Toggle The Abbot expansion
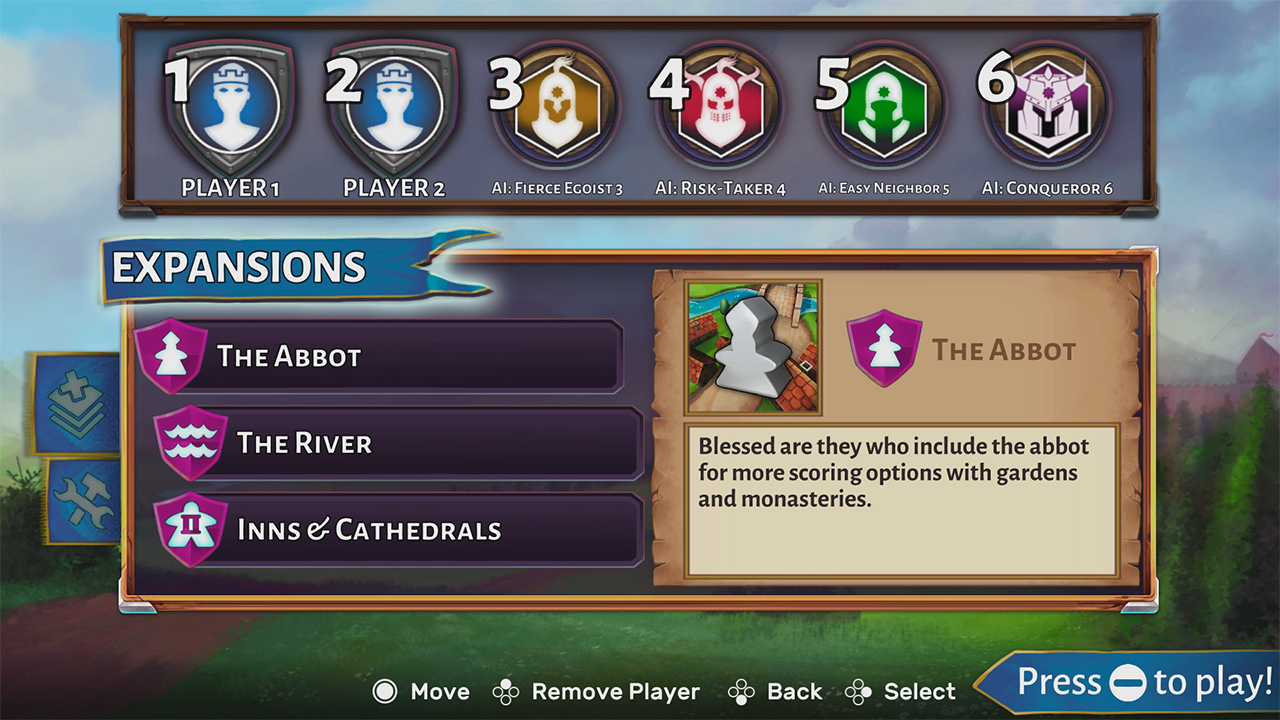This screenshot has height=720, width=1280. point(380,356)
